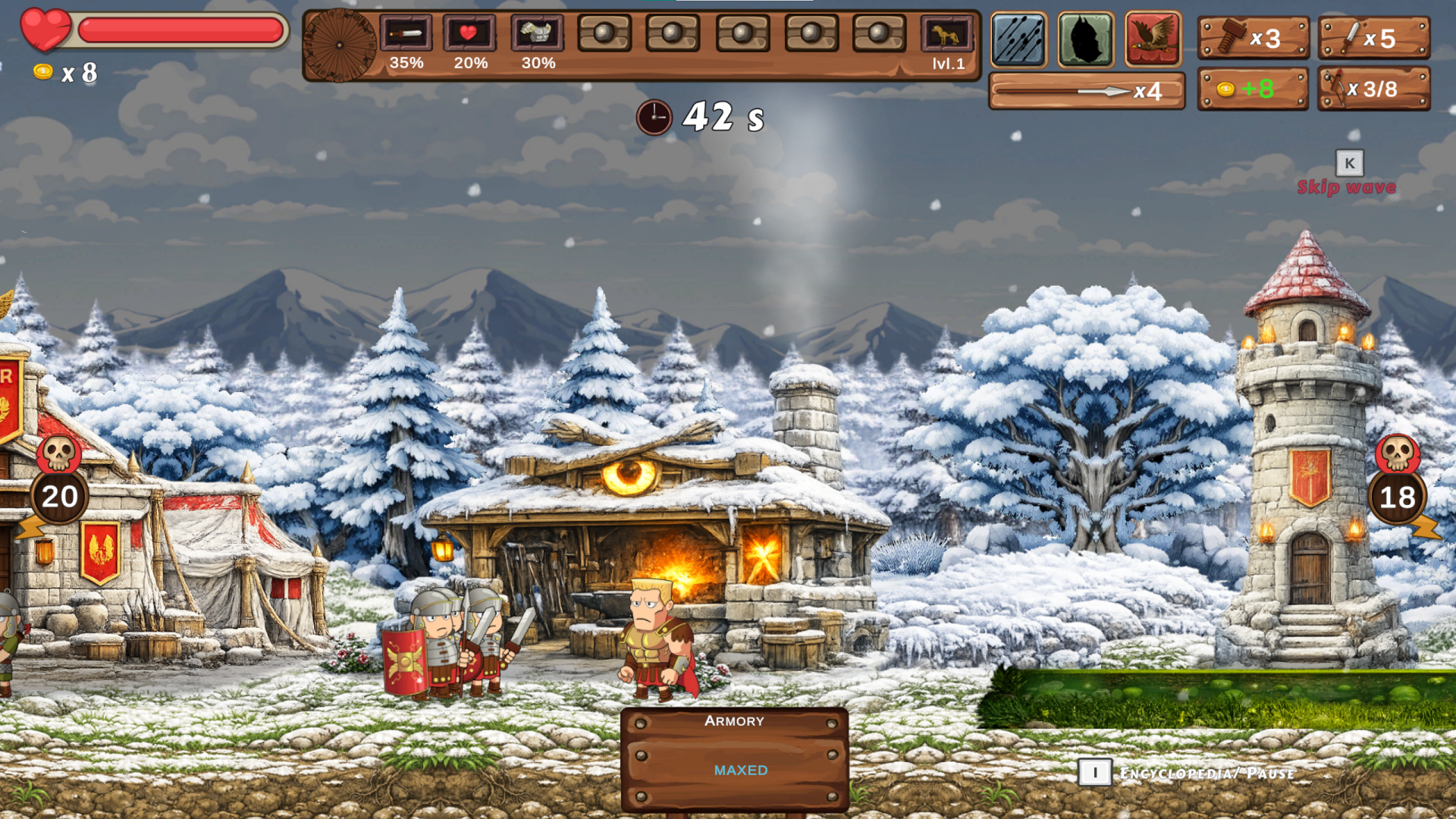The width and height of the screenshot is (1456, 819).
Task: Activate the arrow volley ability
Action: coord(1018,39)
